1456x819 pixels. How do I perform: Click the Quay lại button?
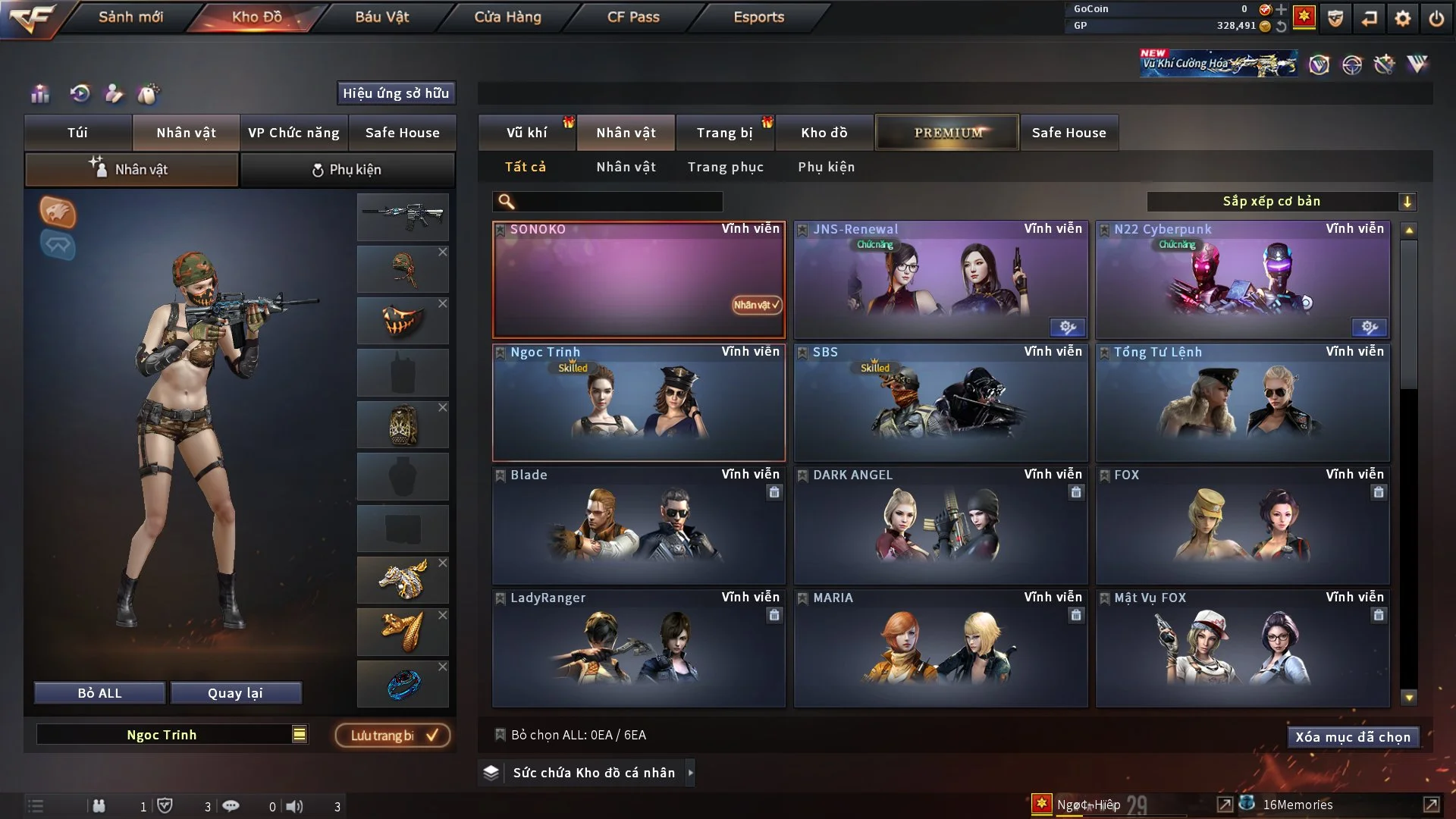pos(235,693)
